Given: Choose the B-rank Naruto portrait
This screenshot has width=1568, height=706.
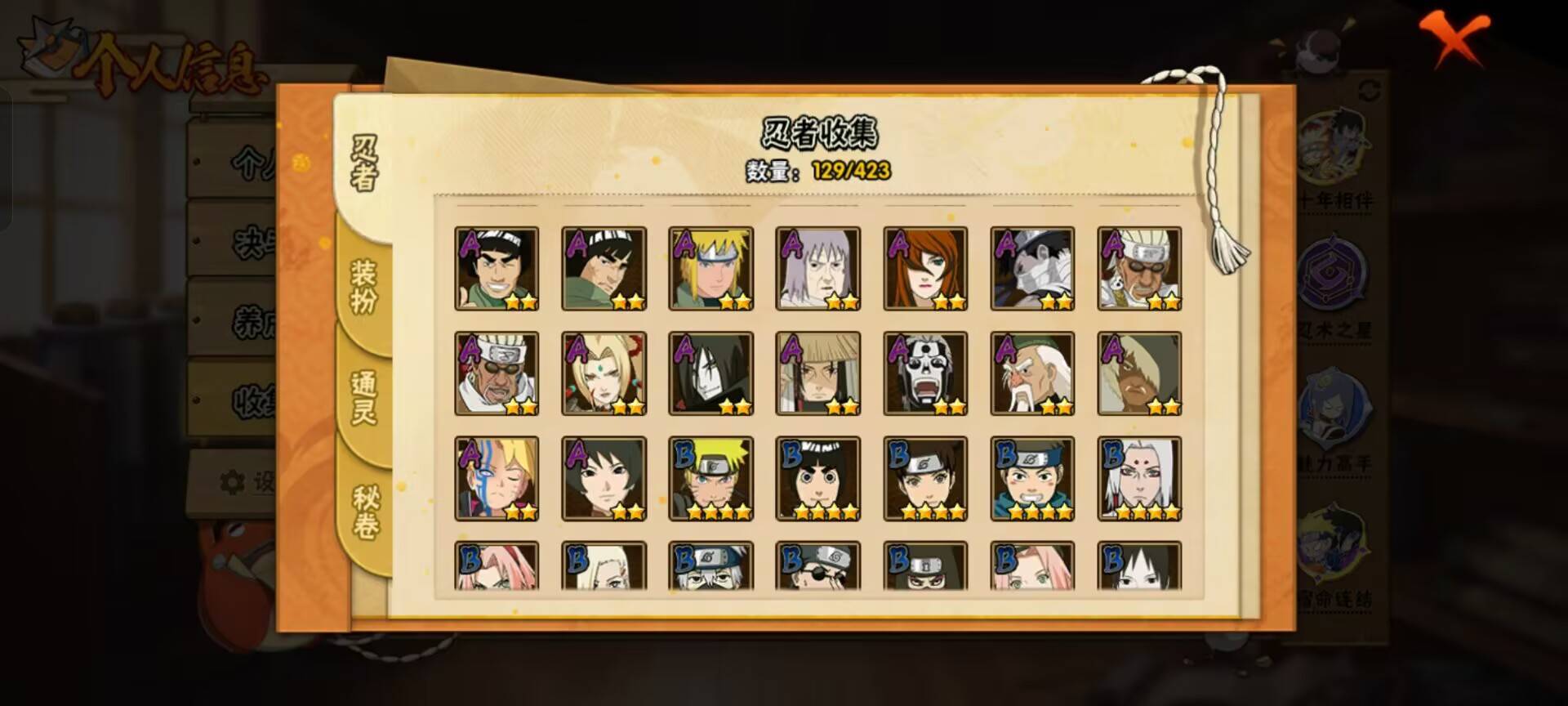Looking at the screenshot, I should click(710, 478).
